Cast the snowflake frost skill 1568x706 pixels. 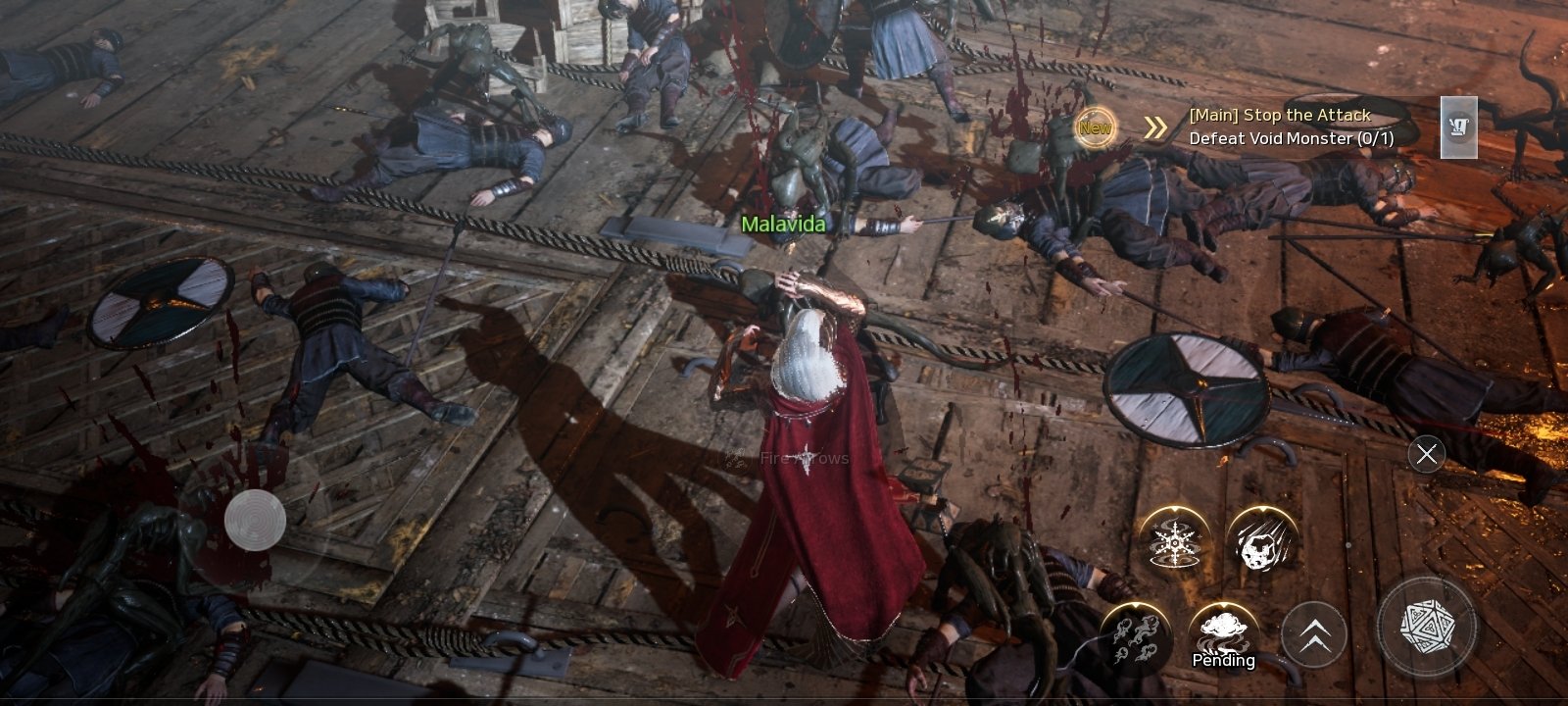(1174, 542)
